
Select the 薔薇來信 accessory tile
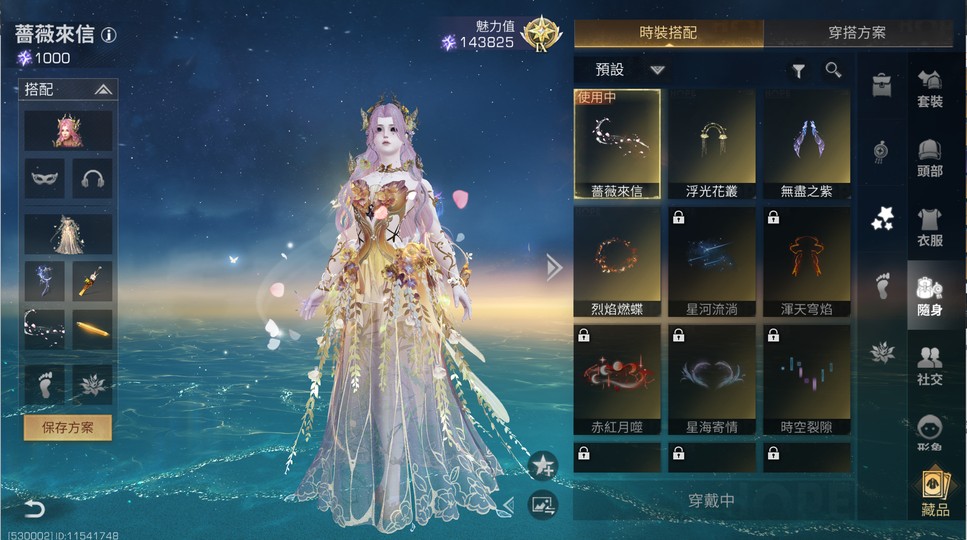point(617,144)
